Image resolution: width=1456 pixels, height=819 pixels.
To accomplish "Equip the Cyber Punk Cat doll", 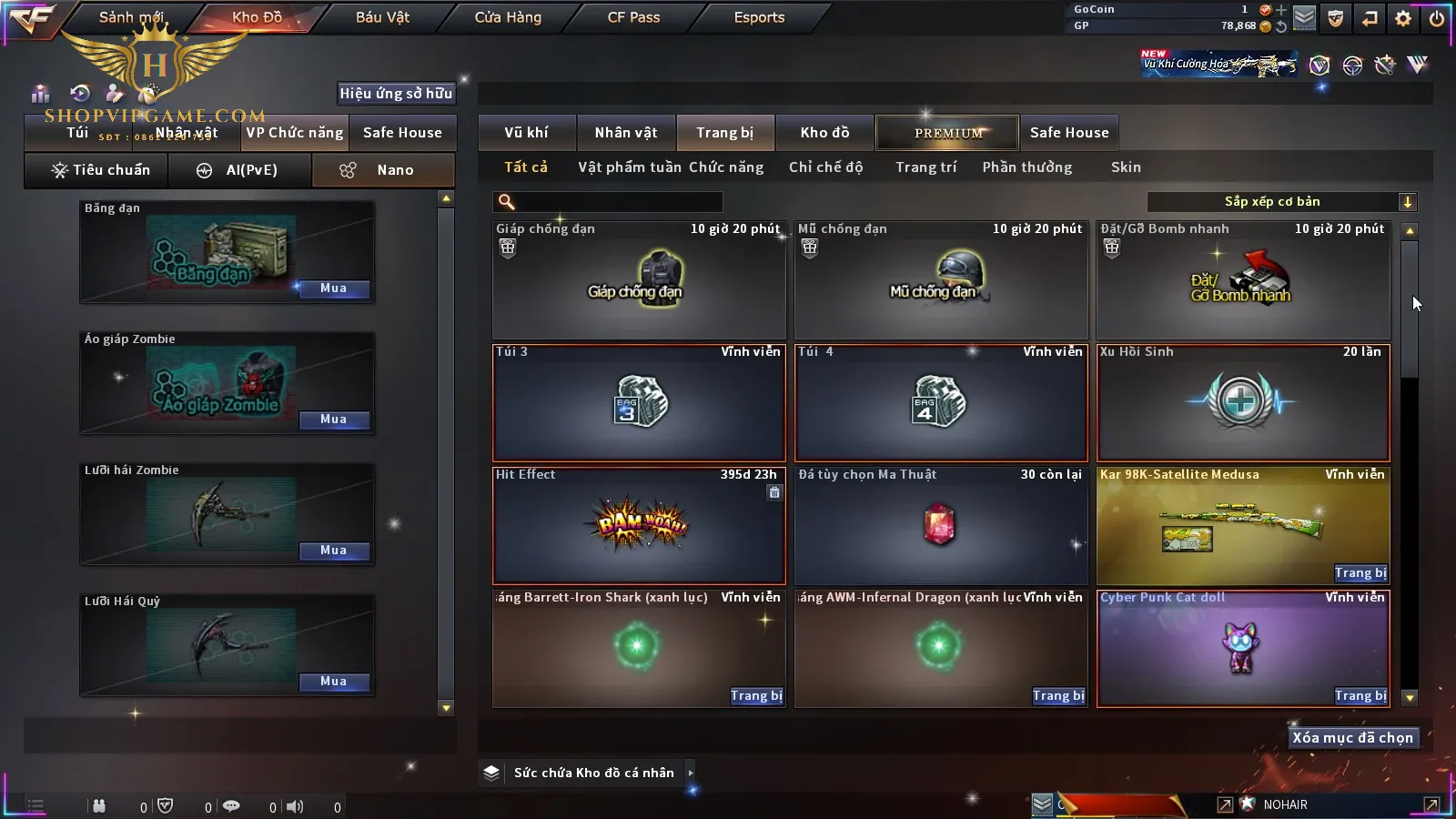I will point(1360,696).
